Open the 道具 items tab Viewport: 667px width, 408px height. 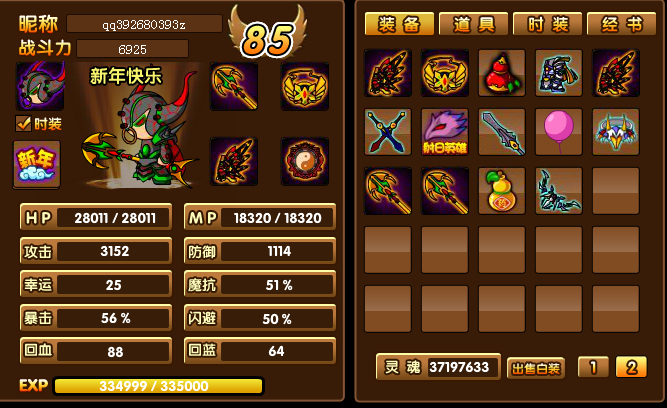pos(472,24)
